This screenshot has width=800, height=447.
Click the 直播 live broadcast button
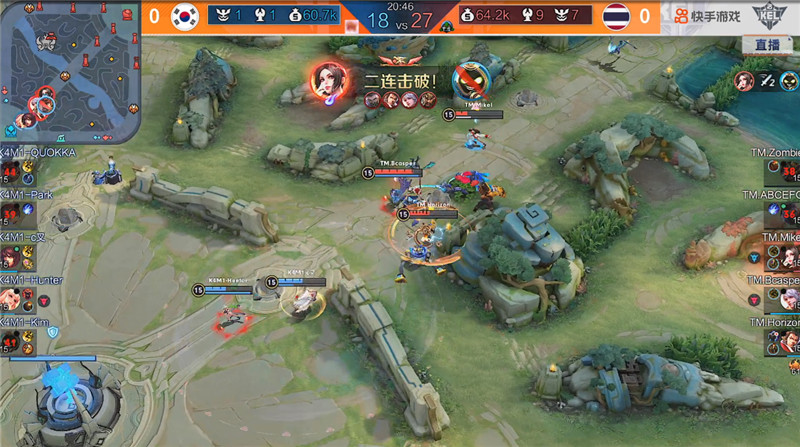pos(767,45)
